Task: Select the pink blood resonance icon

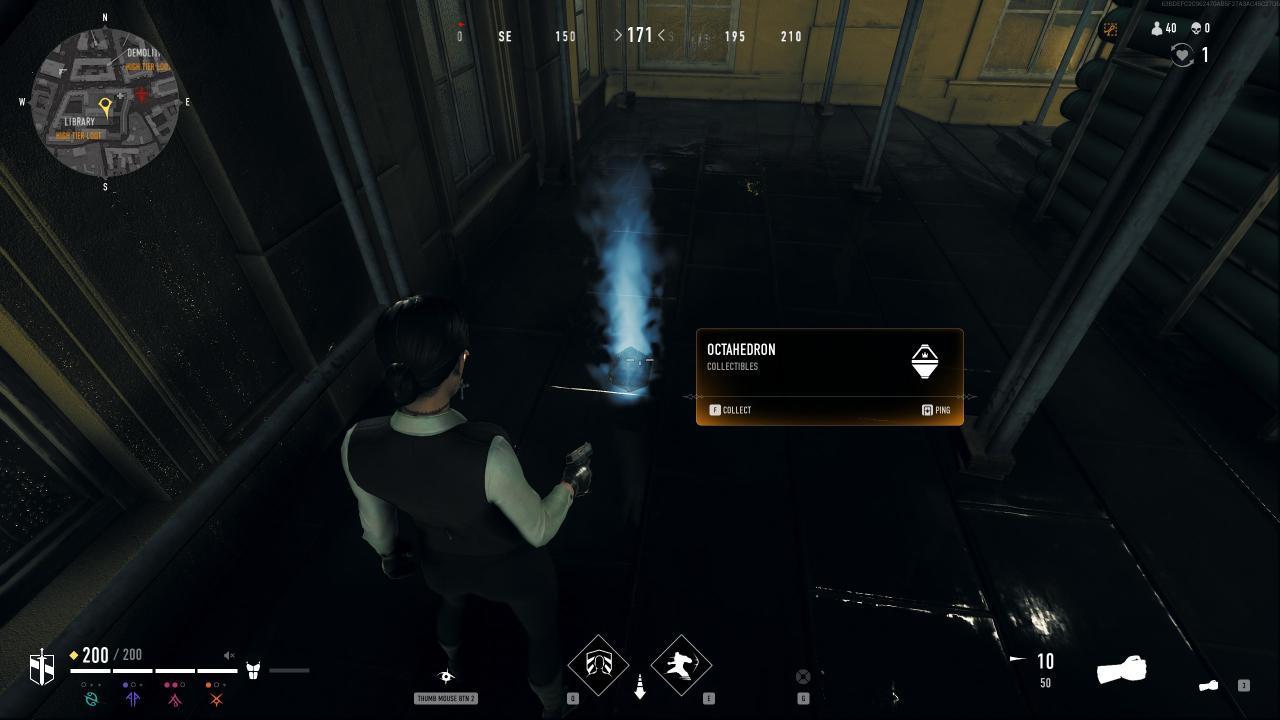Action: click(175, 699)
